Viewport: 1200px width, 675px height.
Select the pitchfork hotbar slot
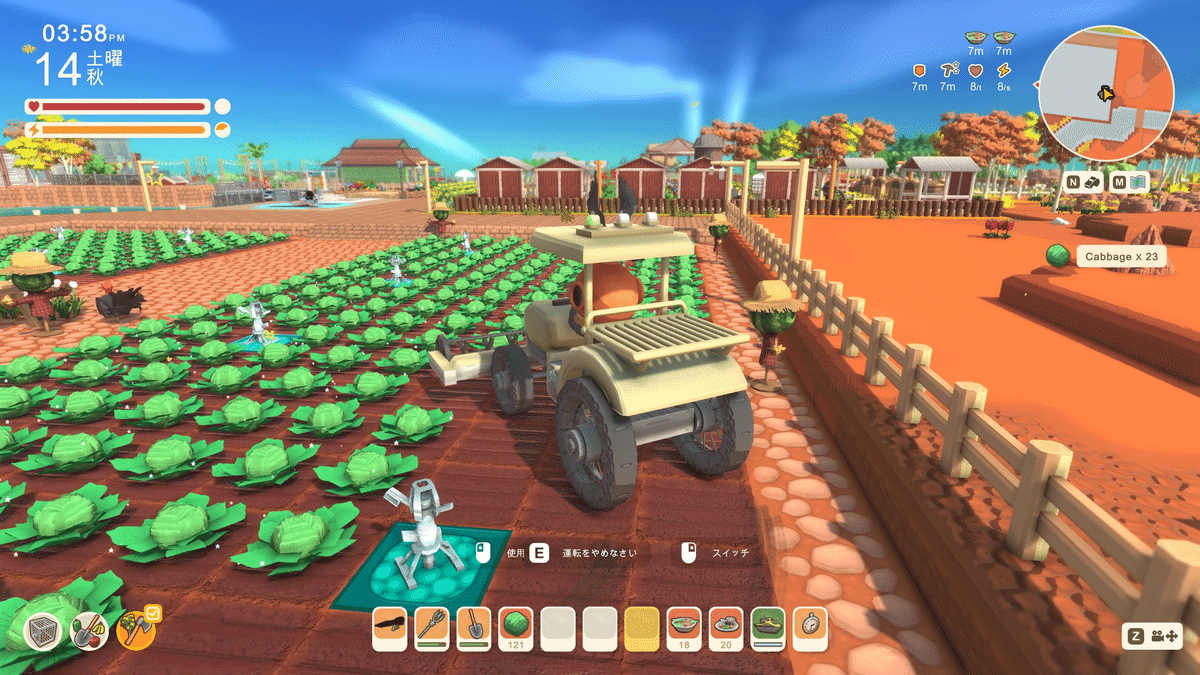click(x=432, y=627)
